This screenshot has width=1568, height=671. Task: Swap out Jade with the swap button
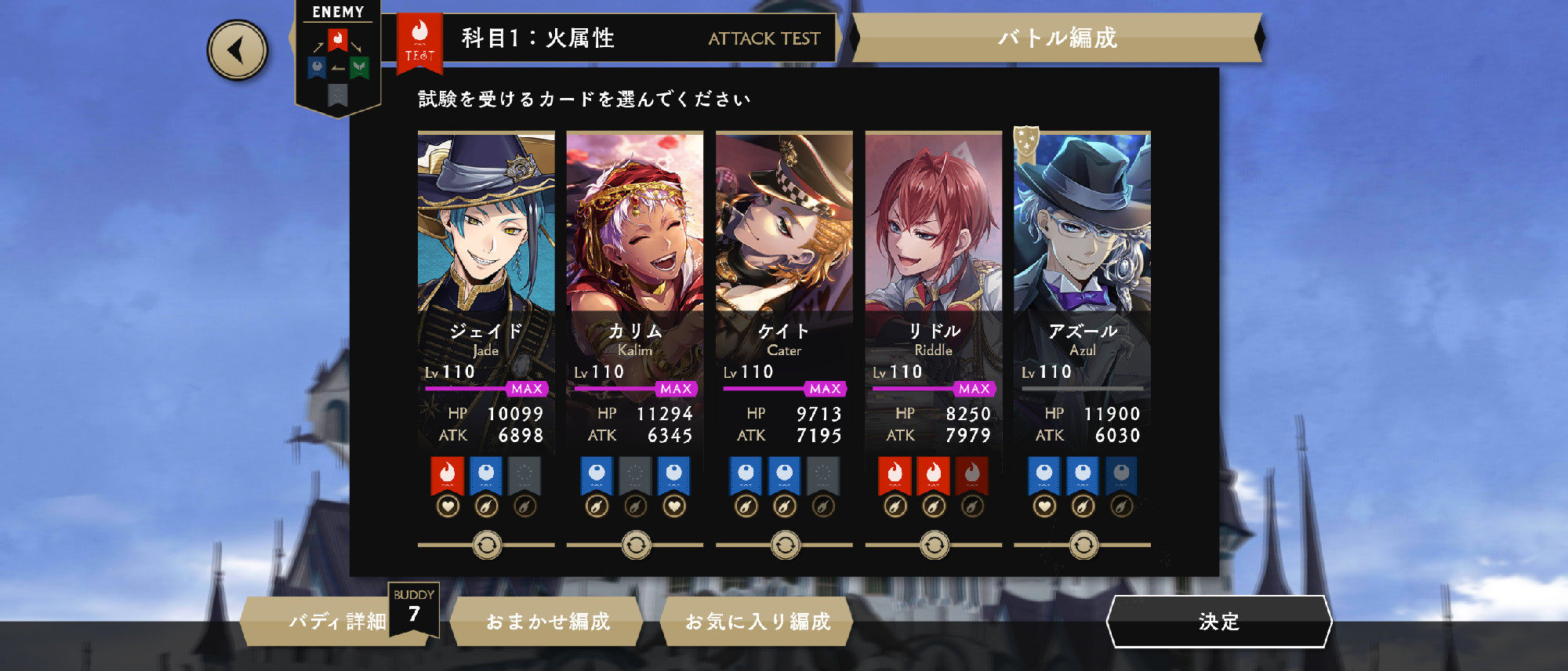pyautogui.click(x=487, y=545)
